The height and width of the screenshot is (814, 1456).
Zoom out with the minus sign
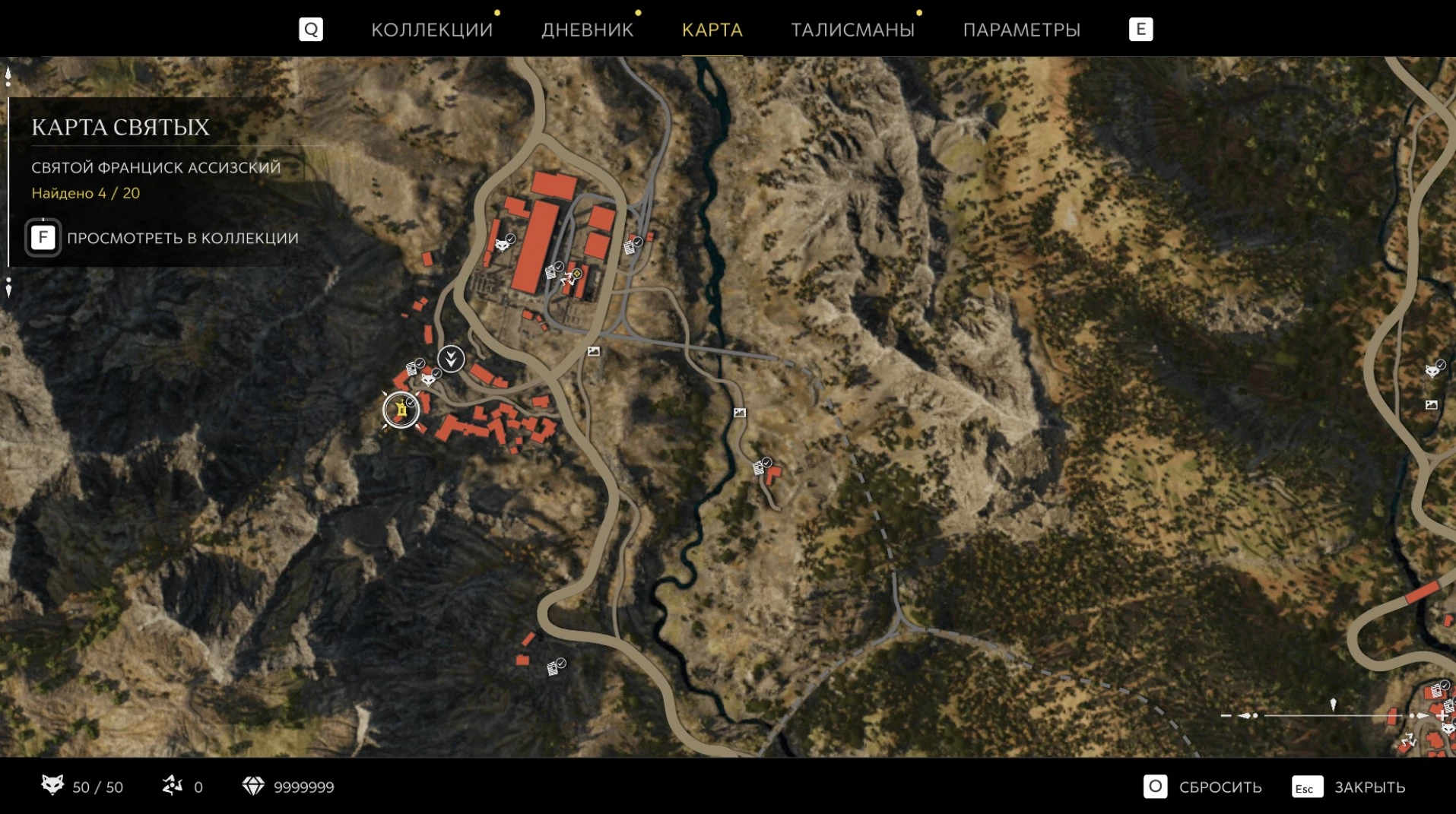point(1225,715)
